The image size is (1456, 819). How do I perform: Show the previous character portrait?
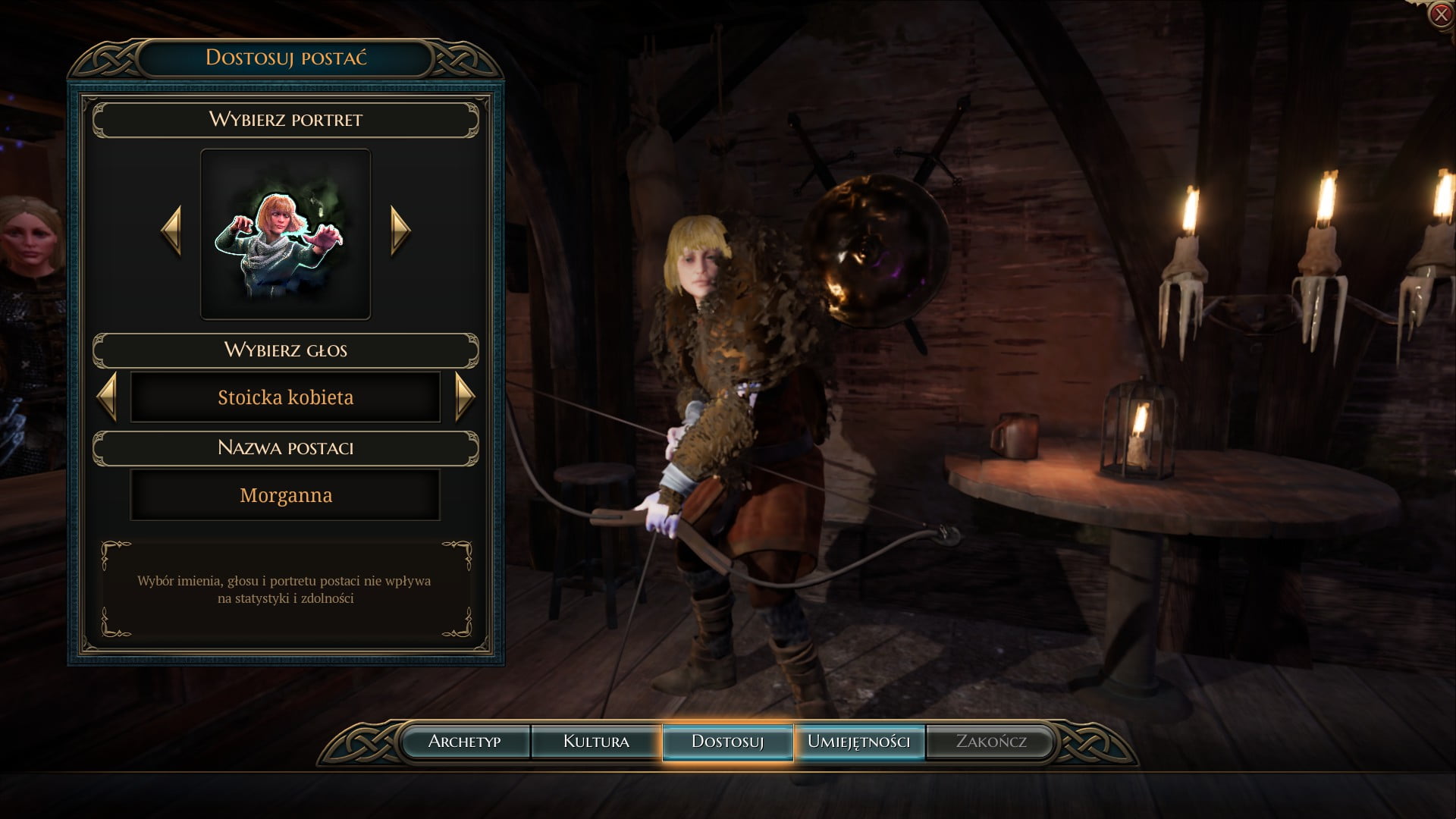(x=172, y=231)
